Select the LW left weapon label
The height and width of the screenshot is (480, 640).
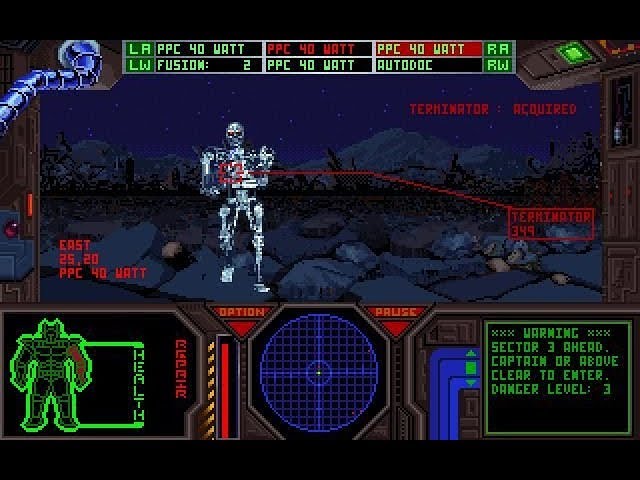(x=139, y=65)
